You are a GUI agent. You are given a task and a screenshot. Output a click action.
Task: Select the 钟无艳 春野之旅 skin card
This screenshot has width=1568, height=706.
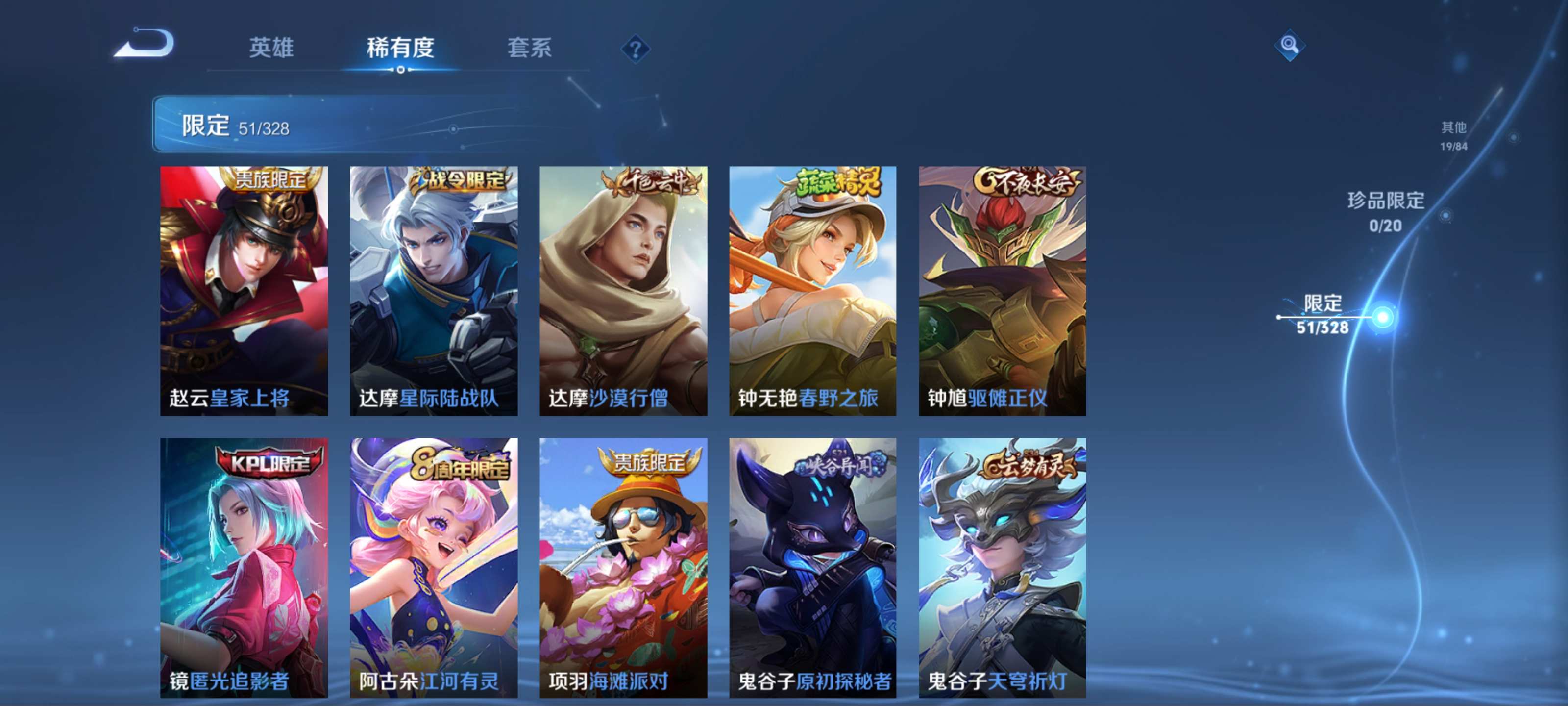tap(812, 291)
